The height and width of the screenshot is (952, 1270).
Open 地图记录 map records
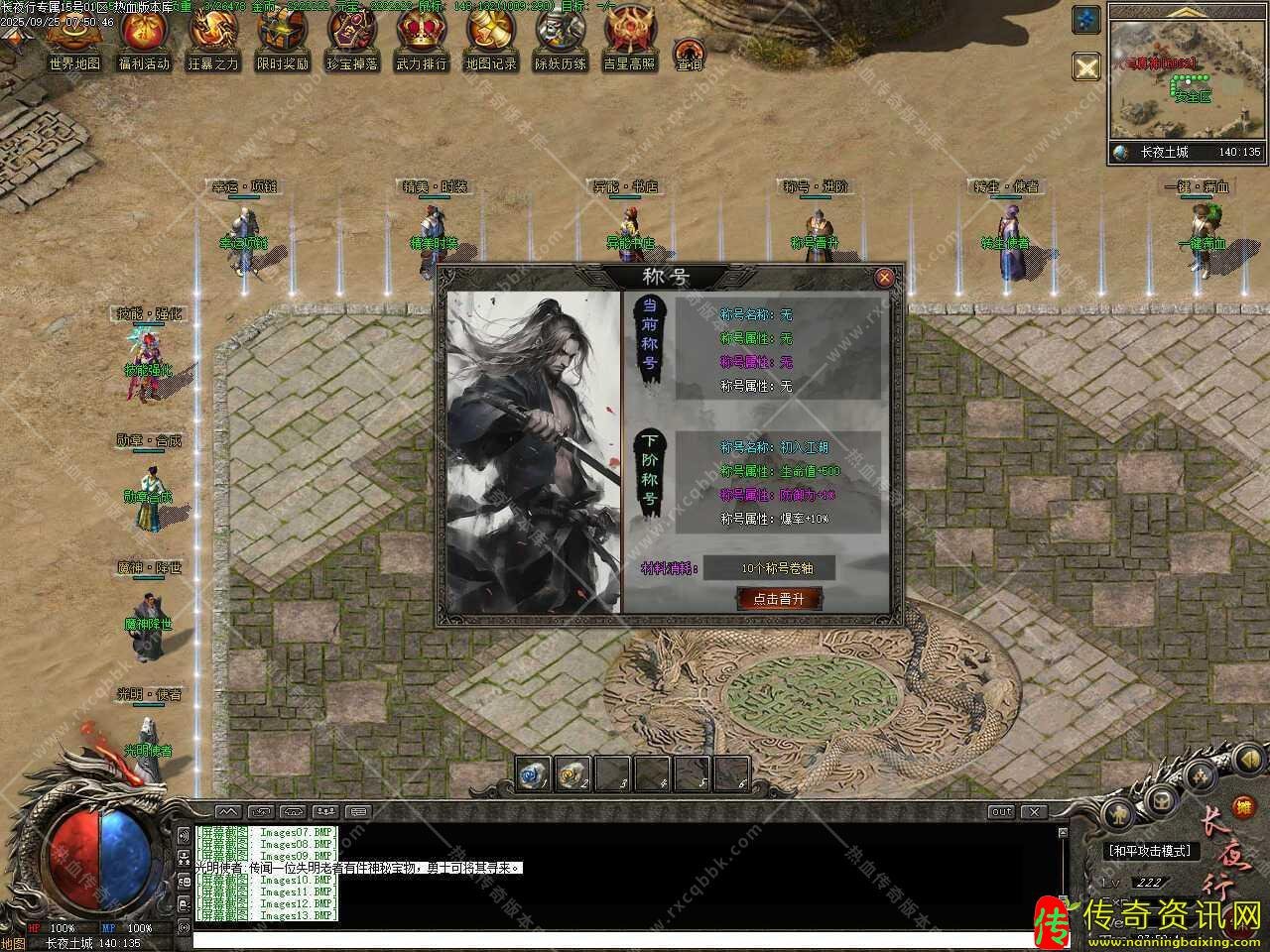pos(491,40)
